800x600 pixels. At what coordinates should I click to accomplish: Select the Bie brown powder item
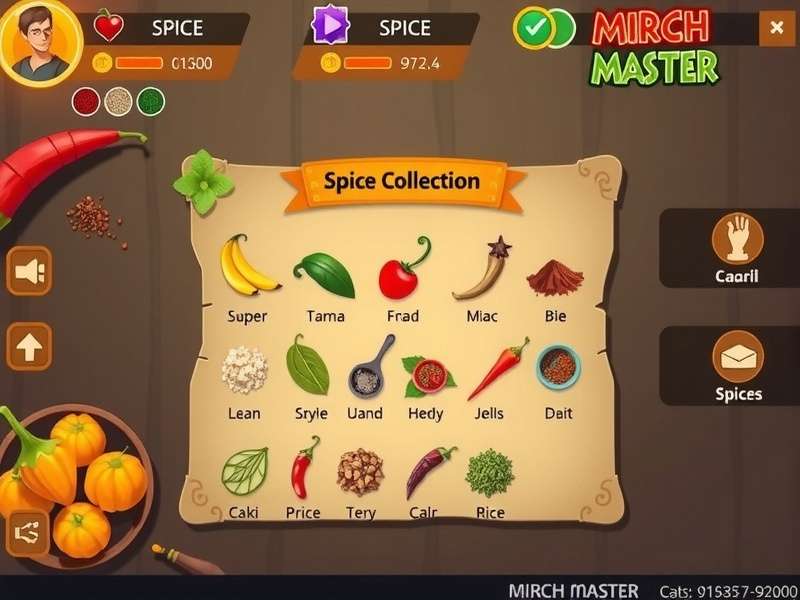555,277
